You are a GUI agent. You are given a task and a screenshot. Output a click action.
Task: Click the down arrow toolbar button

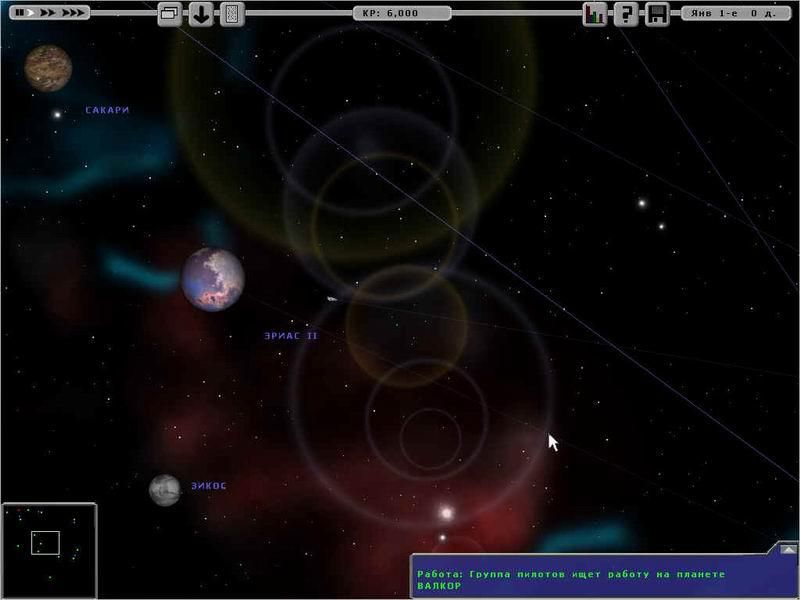coord(201,14)
